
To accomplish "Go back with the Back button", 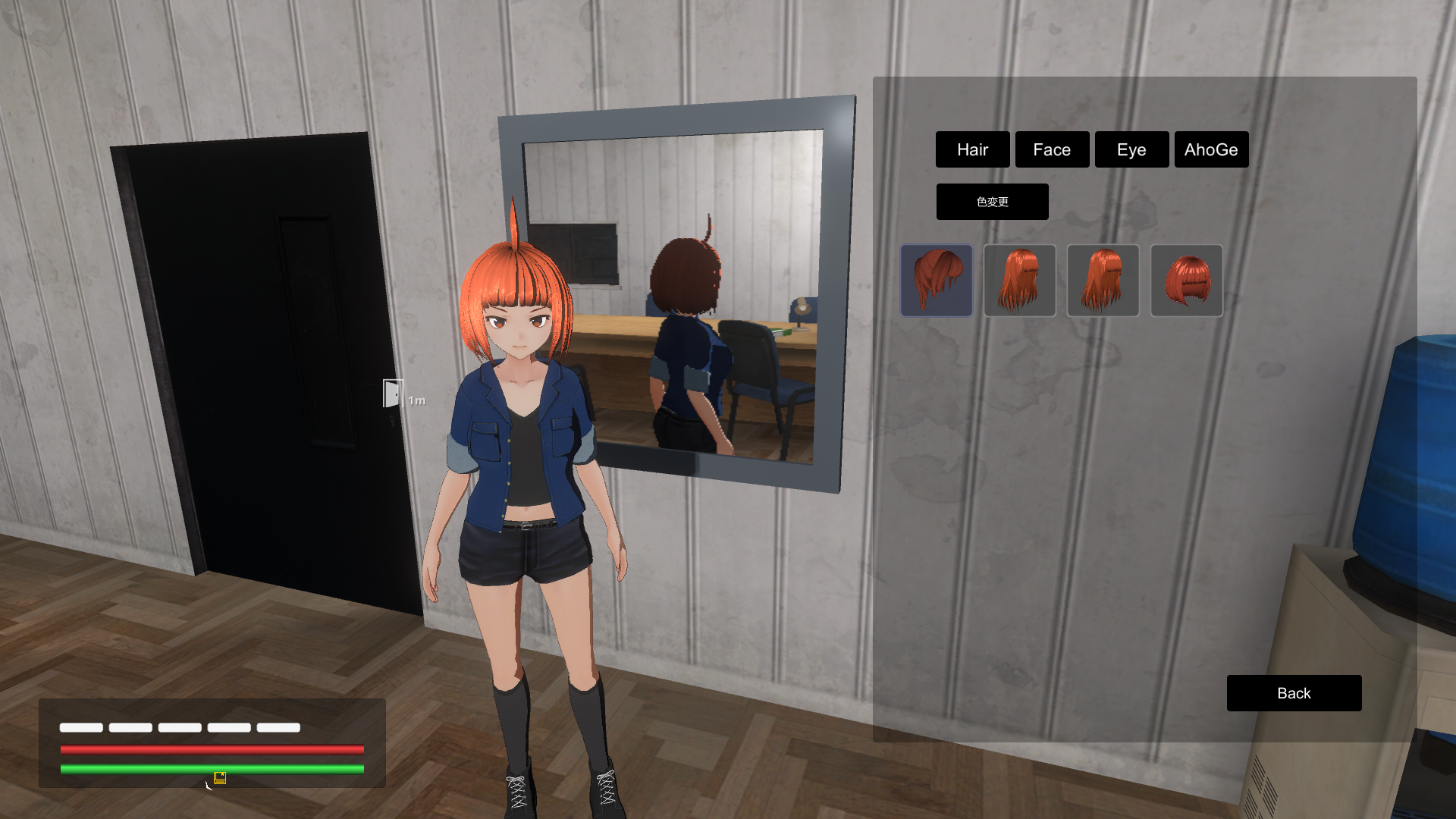I will tap(1294, 693).
